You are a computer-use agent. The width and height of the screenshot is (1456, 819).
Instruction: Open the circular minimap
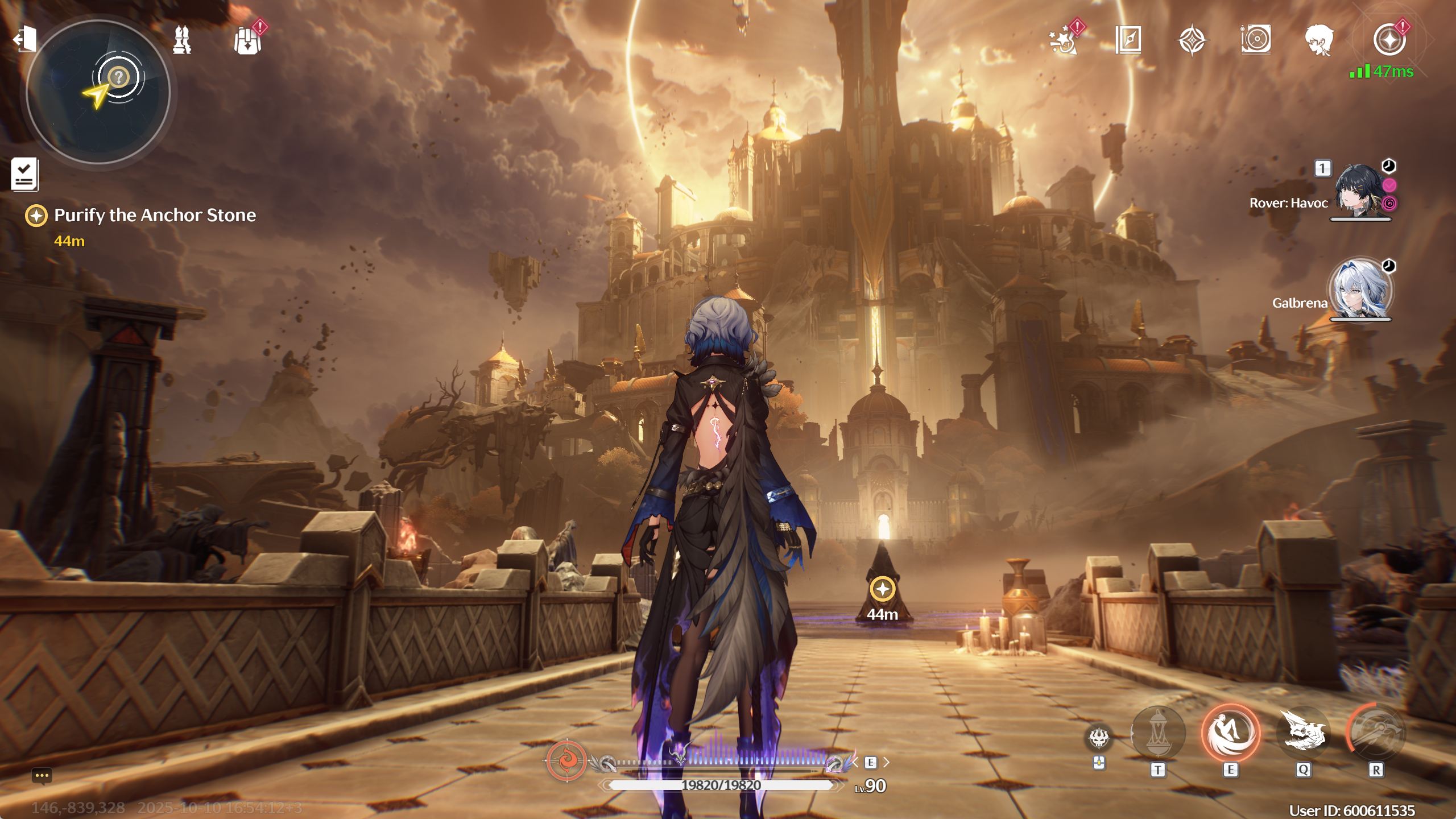point(98,92)
